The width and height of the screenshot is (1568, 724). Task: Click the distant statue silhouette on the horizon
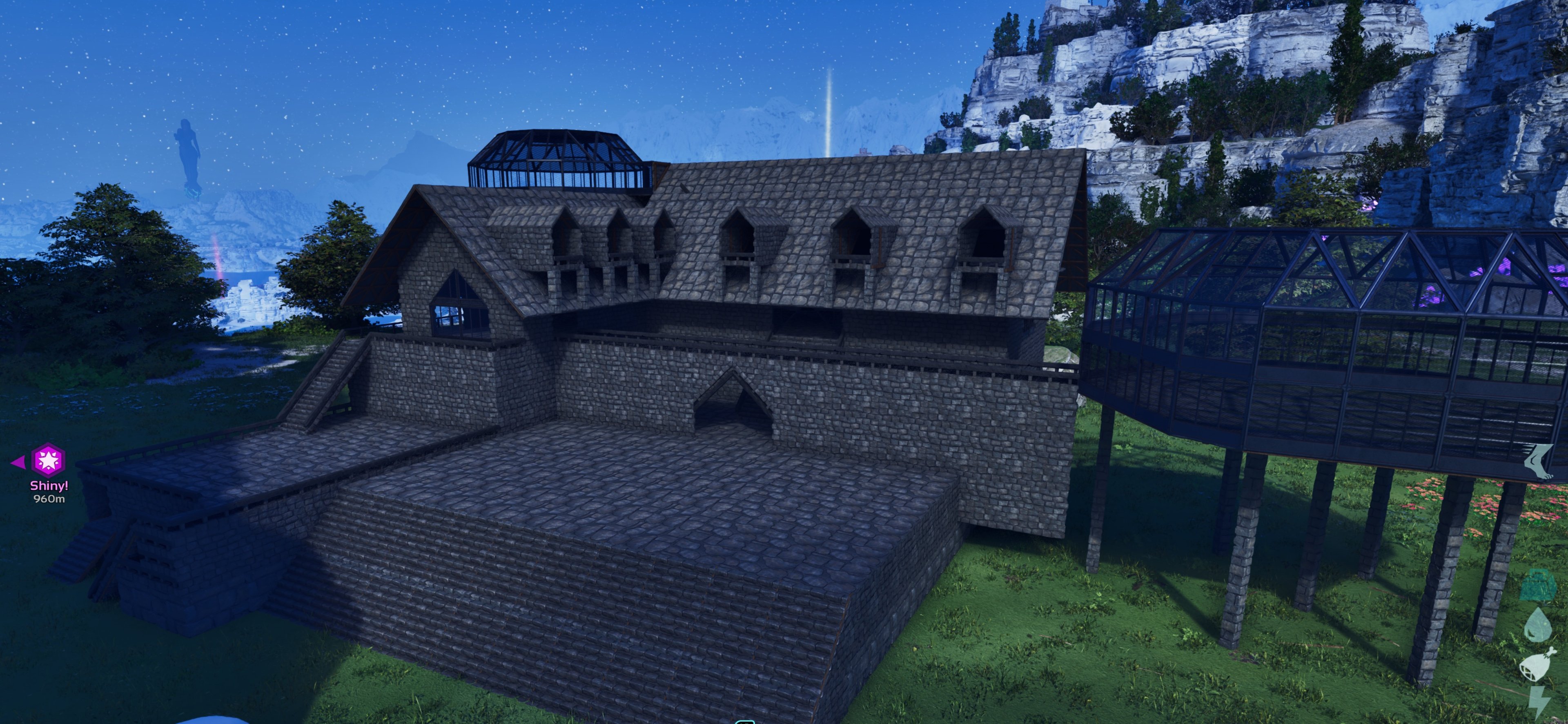click(x=189, y=152)
